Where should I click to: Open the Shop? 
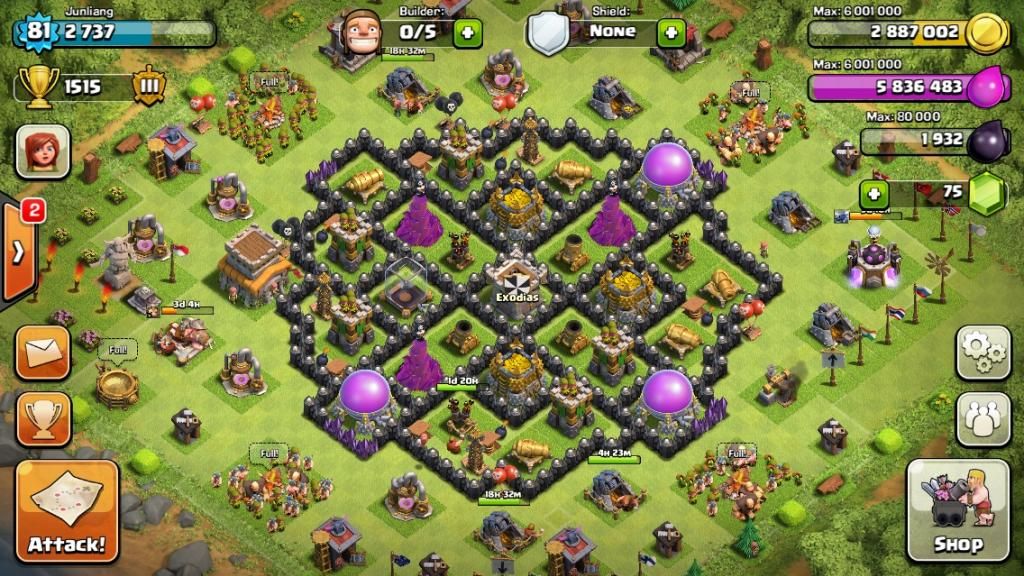[957, 509]
